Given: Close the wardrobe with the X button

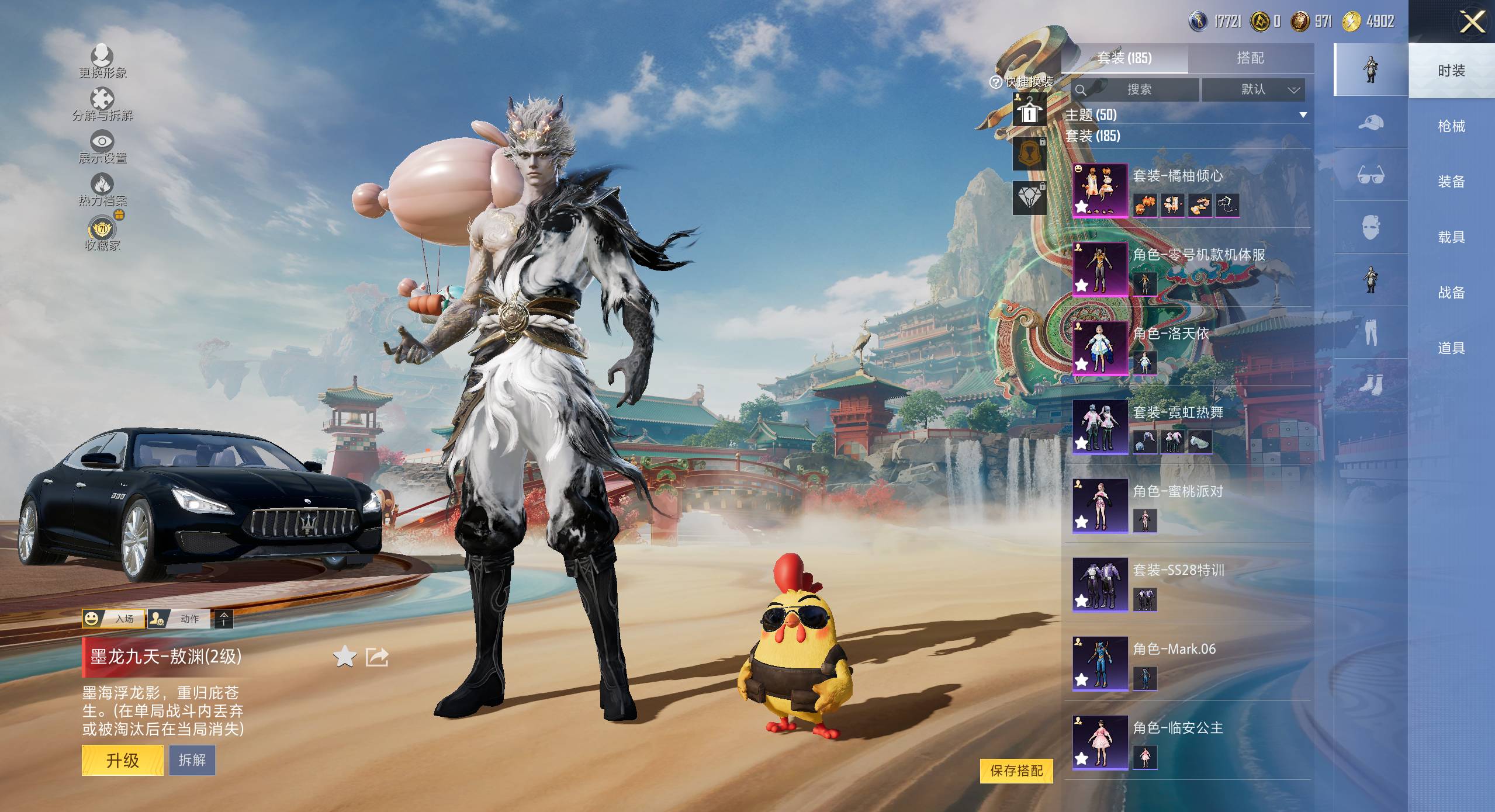Looking at the screenshot, I should (1472, 22).
